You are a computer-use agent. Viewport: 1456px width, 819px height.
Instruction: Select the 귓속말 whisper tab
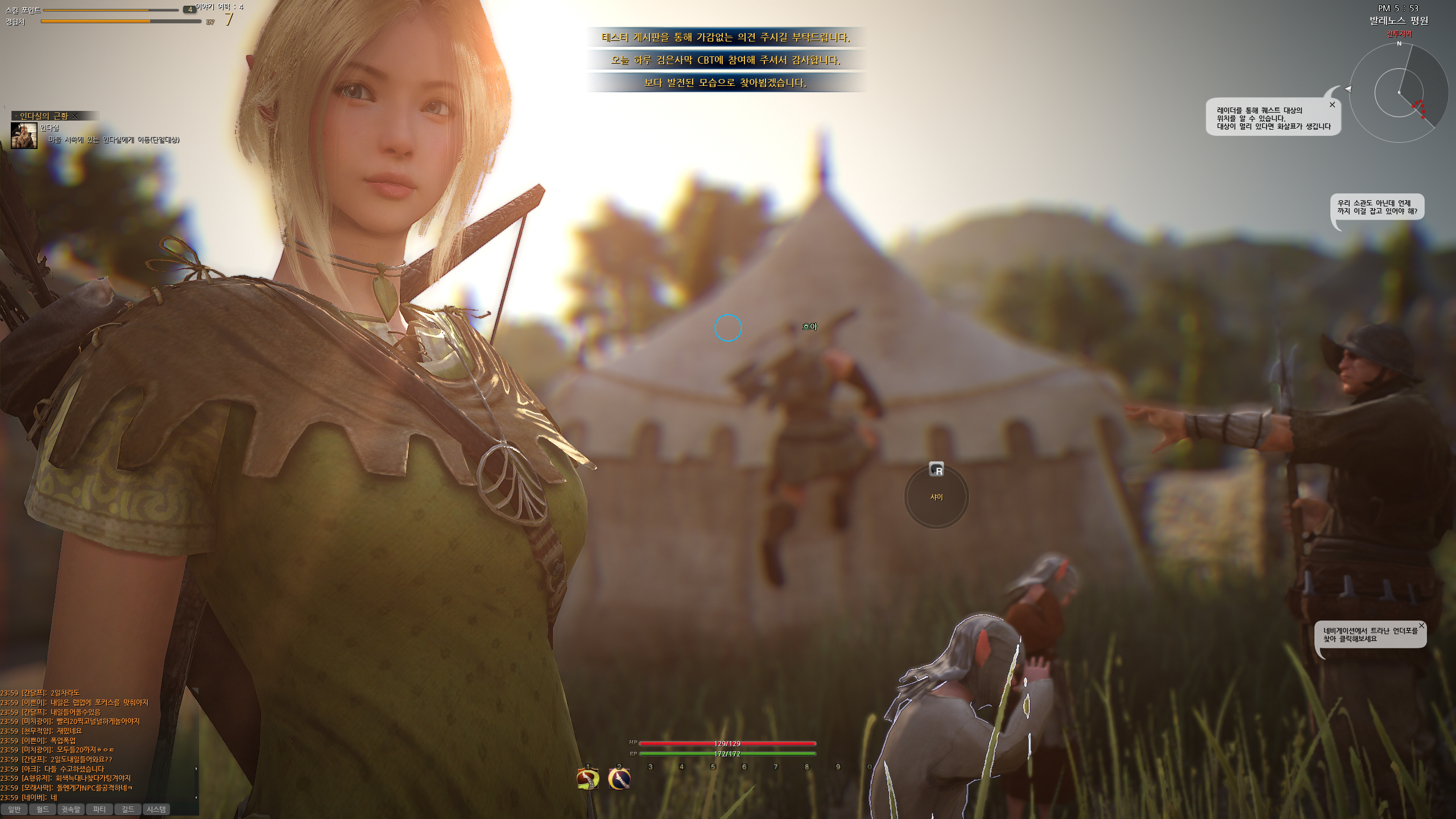click(x=71, y=809)
